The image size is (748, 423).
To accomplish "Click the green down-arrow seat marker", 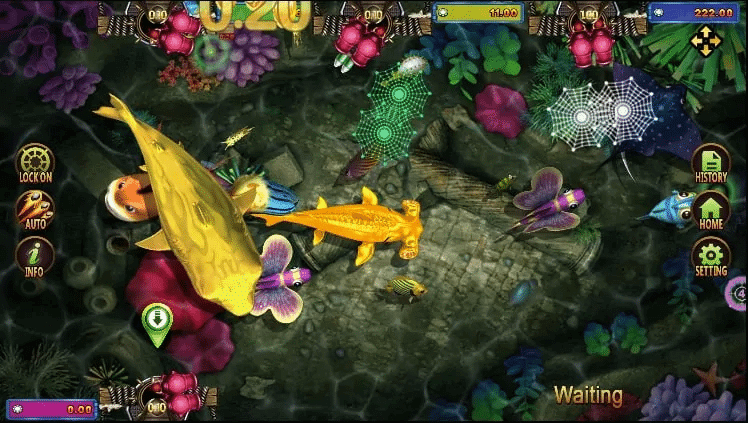I will point(157,322).
